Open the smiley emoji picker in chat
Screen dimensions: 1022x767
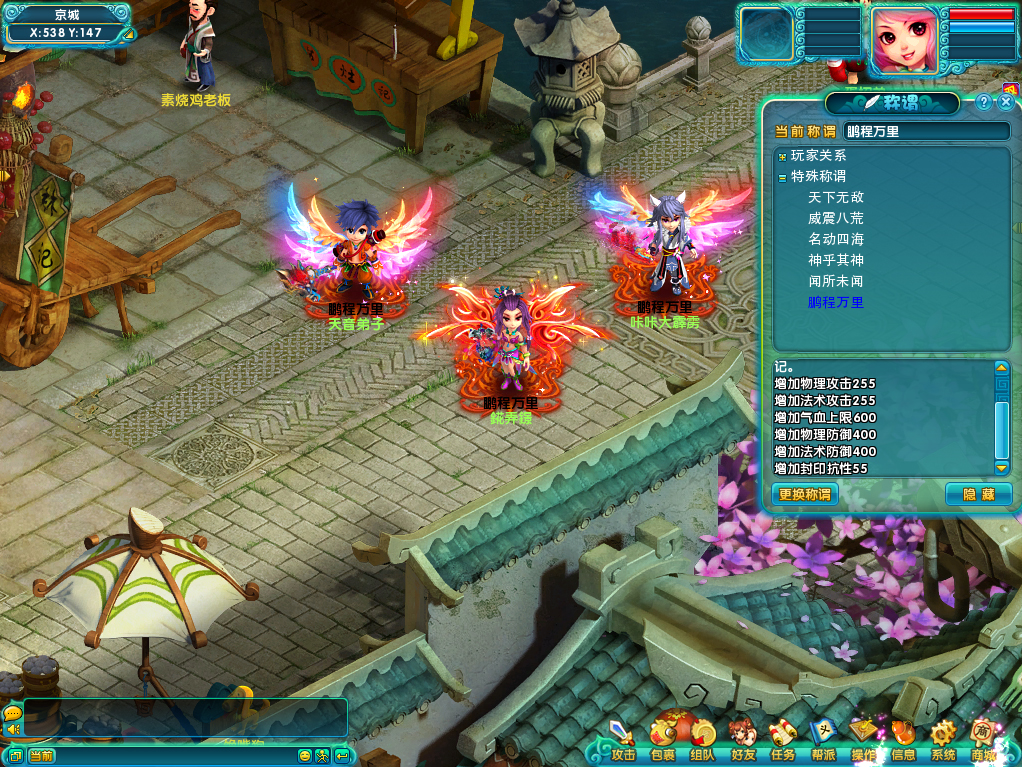(x=305, y=755)
